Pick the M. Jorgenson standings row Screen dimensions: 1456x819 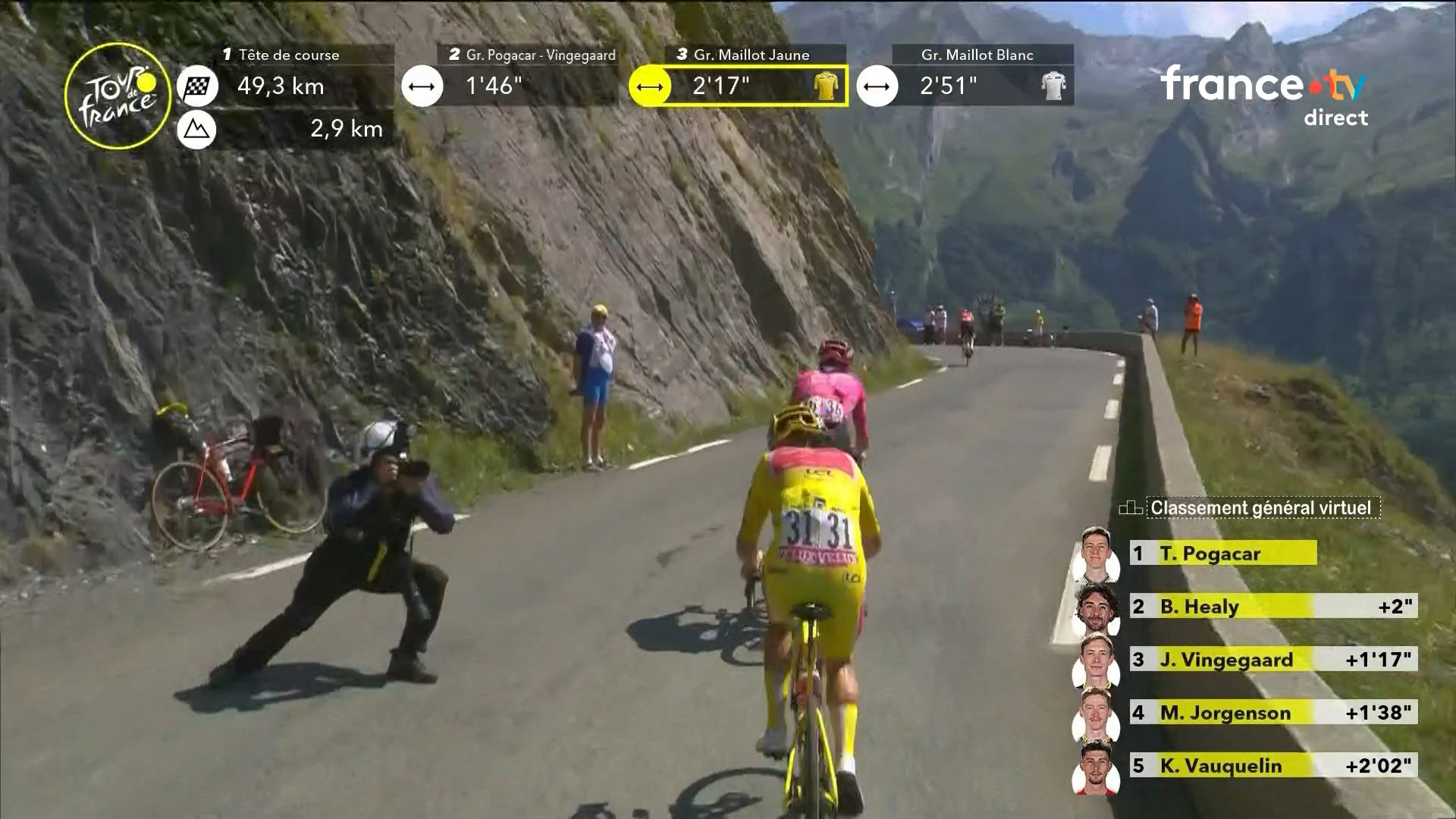(1272, 712)
